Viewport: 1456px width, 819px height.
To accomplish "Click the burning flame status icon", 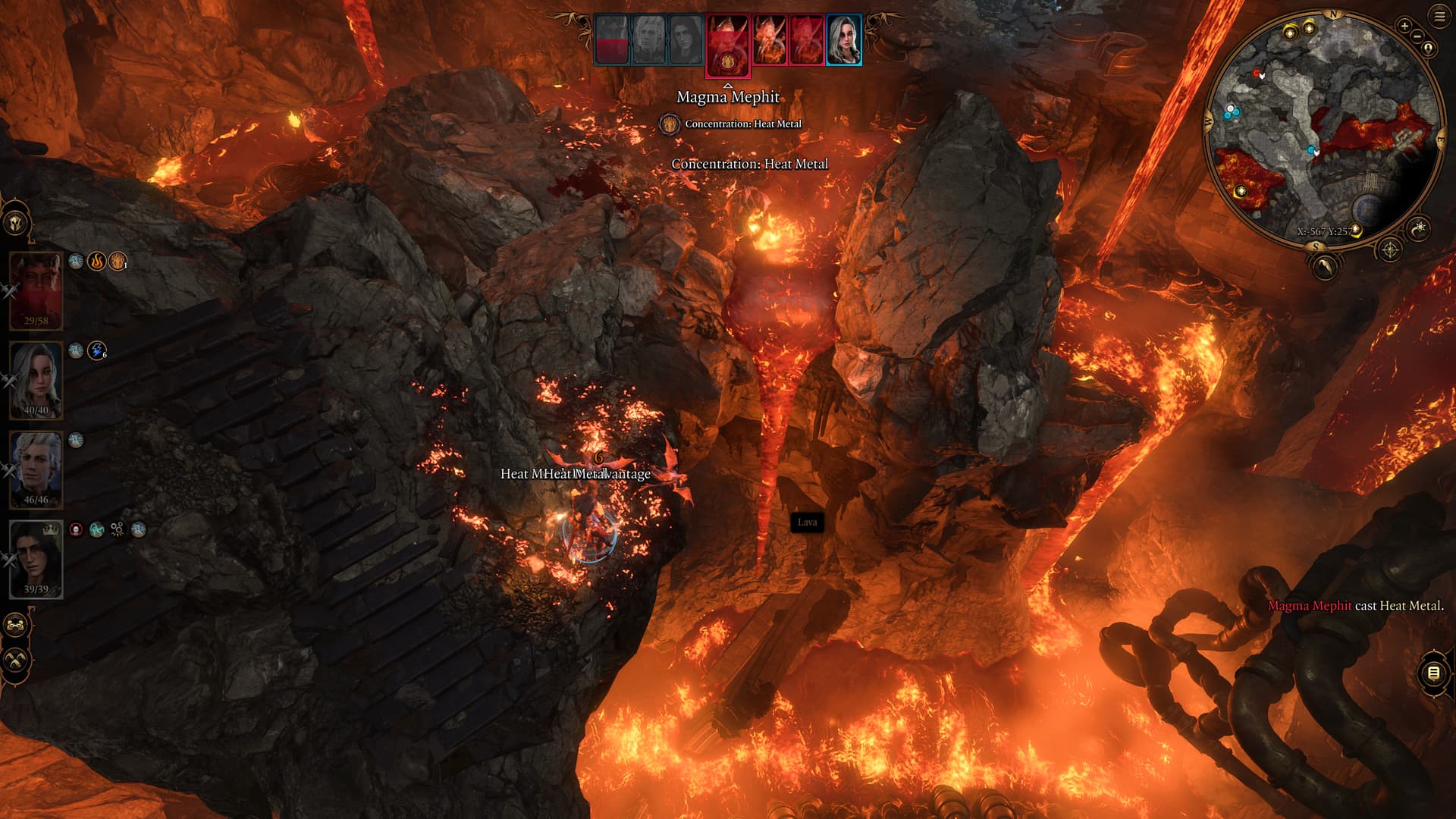I will (96, 262).
